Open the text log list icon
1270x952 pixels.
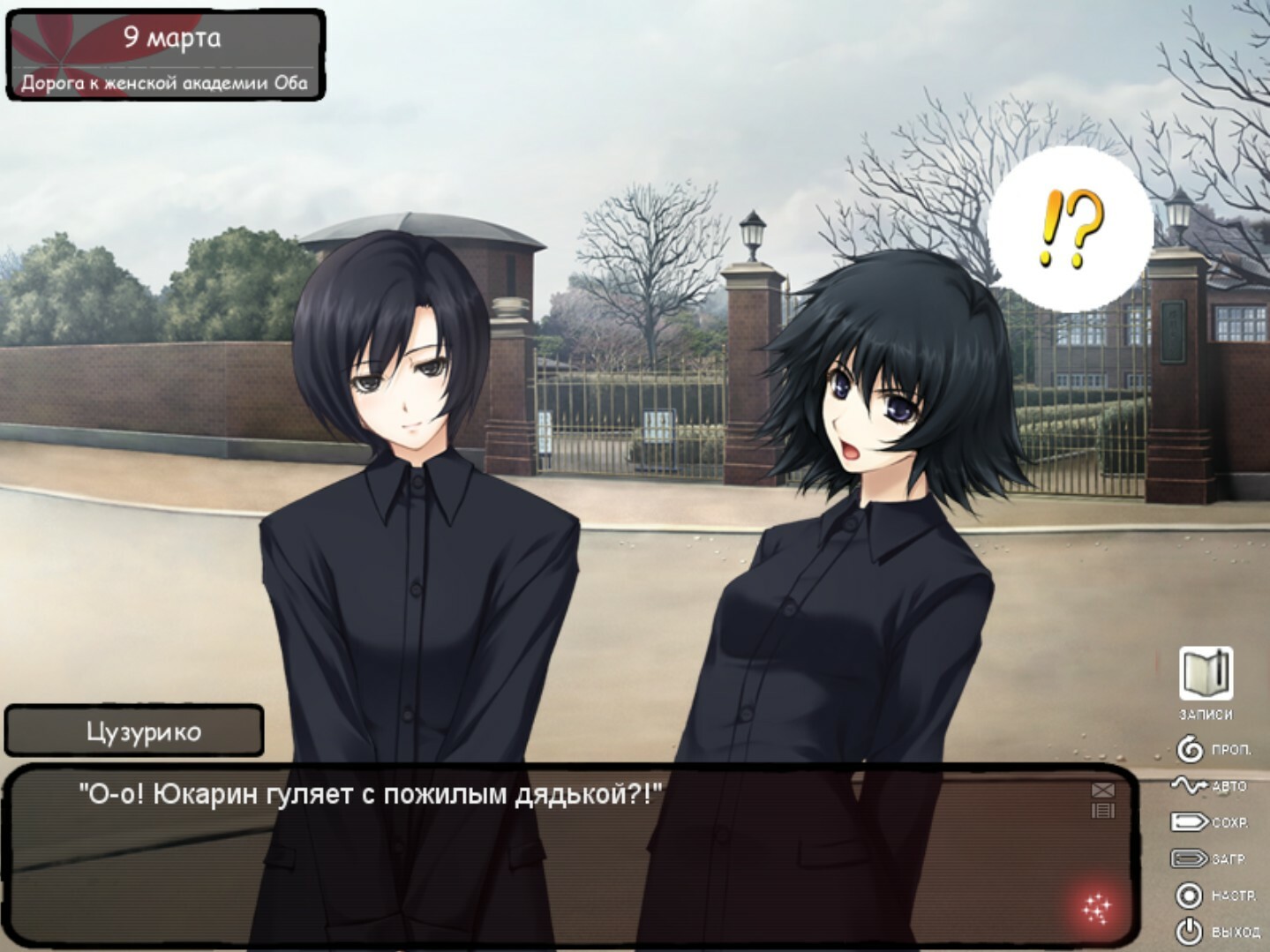tap(1103, 810)
